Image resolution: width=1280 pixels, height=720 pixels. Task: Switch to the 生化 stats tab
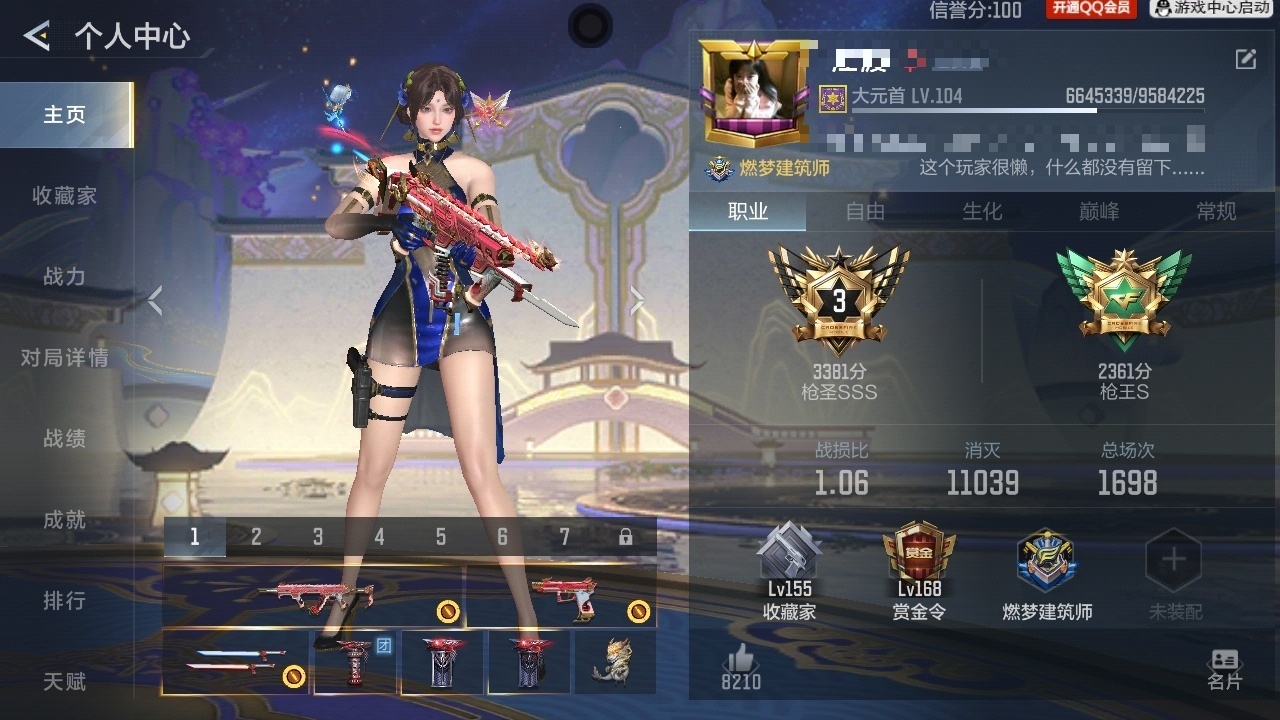coord(982,211)
